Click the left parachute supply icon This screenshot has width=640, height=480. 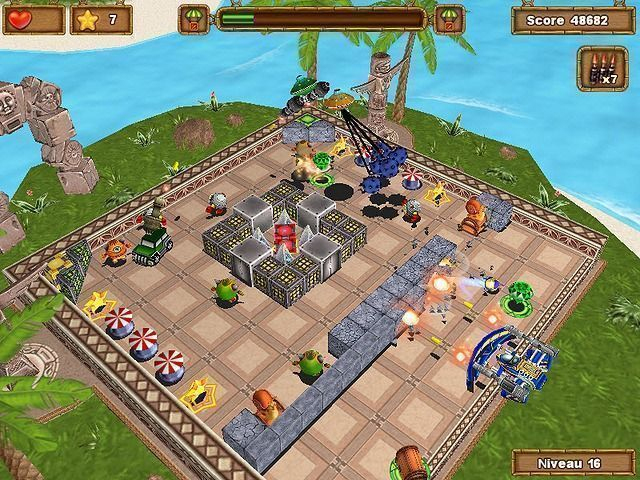point(193,18)
